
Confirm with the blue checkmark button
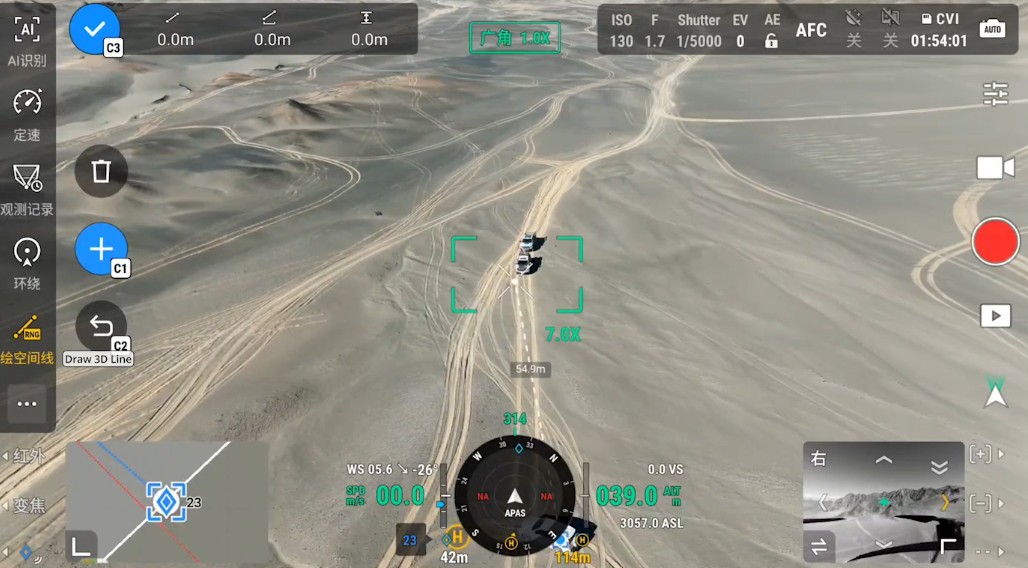(x=94, y=29)
